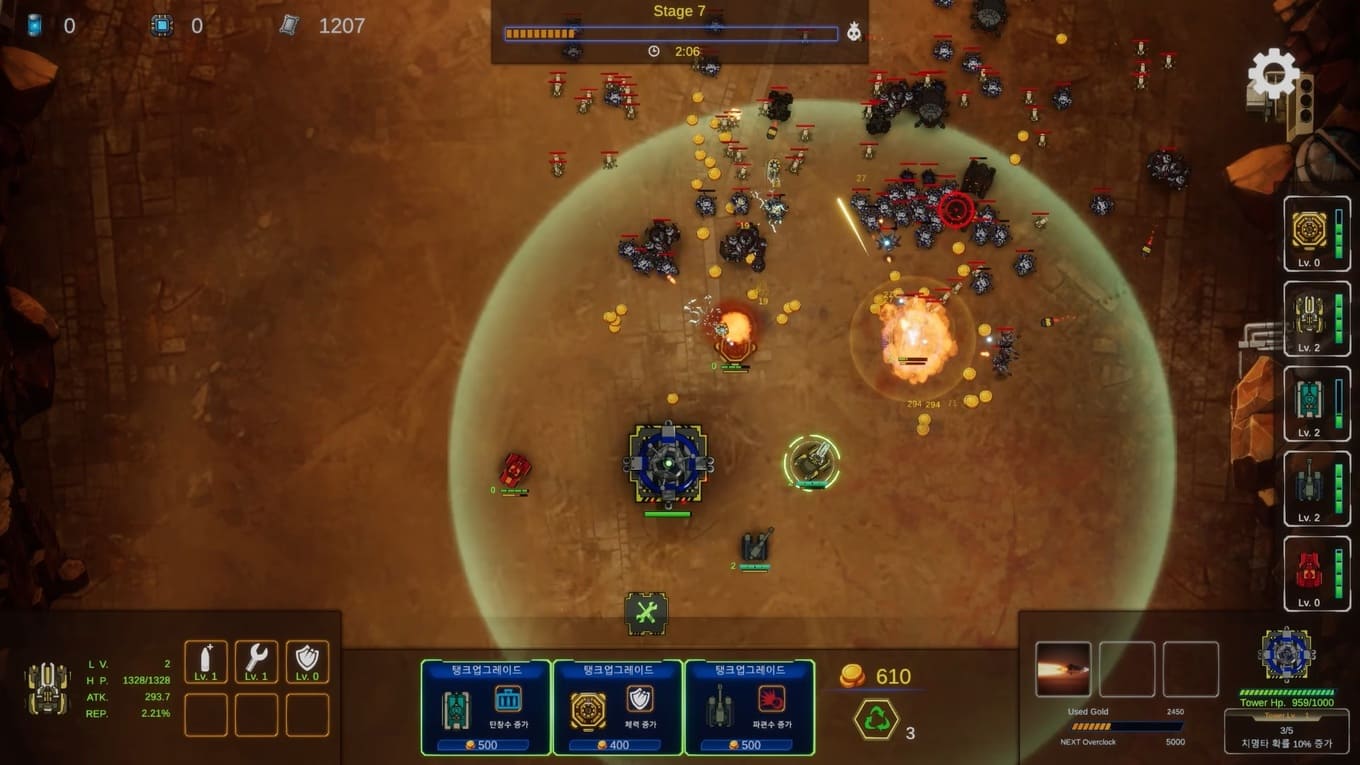Select the wrench repair upgrade slot
The width and height of the screenshot is (1360, 765).
(256, 662)
